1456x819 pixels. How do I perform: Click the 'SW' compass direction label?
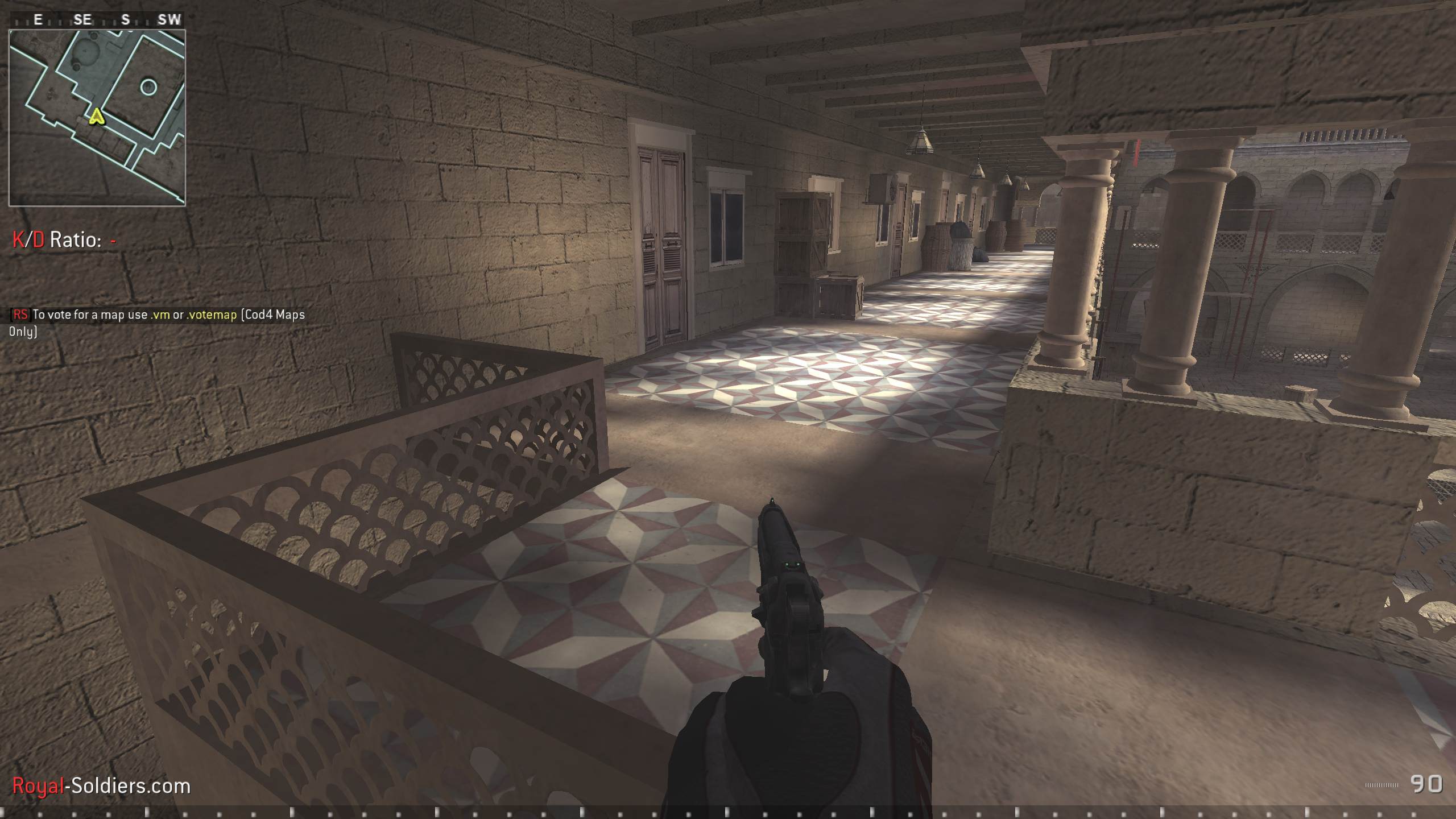click(167, 19)
